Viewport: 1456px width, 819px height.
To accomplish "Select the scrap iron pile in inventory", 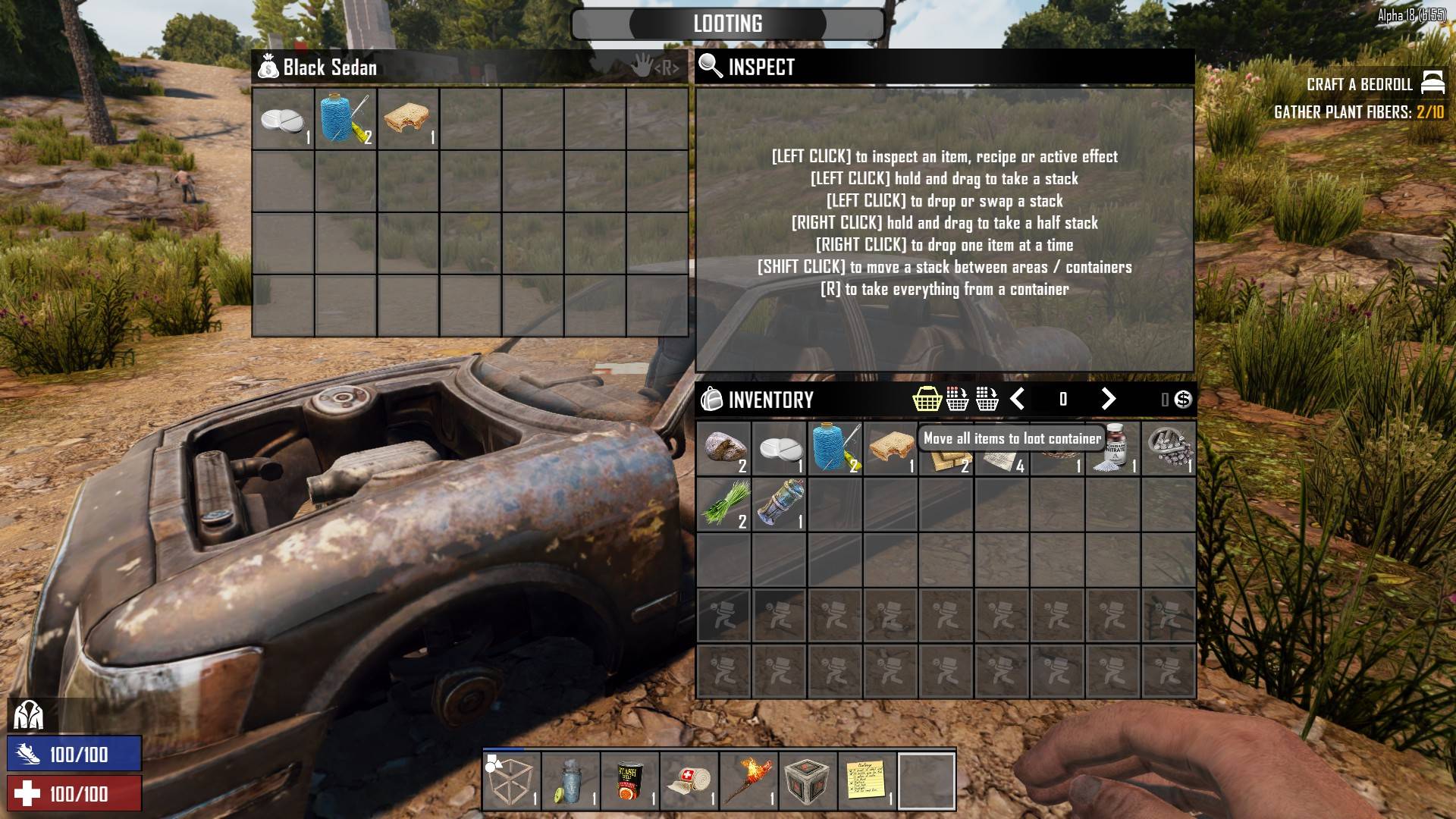I will [x=1169, y=448].
